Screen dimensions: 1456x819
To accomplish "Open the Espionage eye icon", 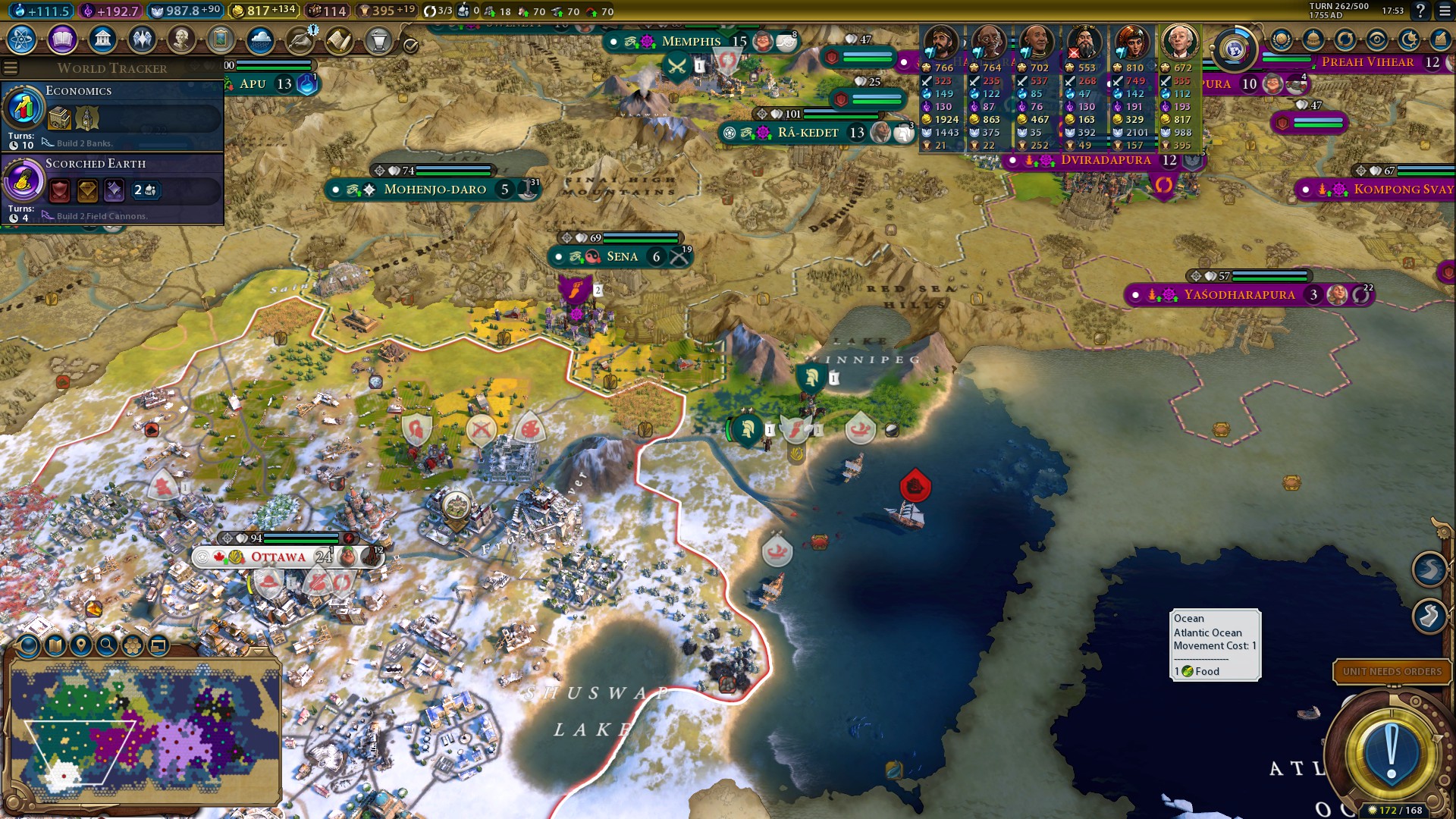I will click(x=1377, y=39).
